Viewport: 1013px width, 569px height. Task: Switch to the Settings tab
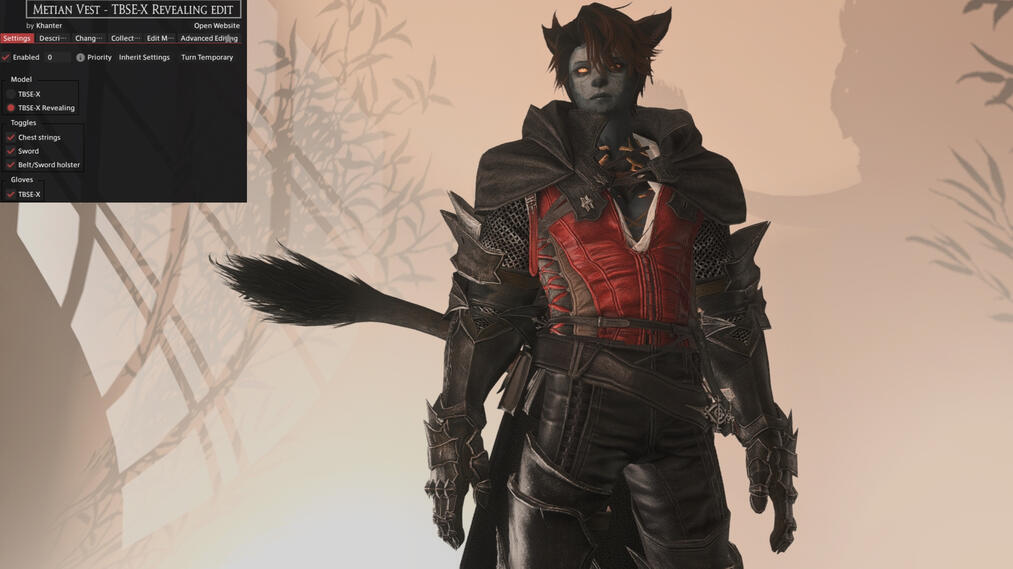(x=17, y=39)
